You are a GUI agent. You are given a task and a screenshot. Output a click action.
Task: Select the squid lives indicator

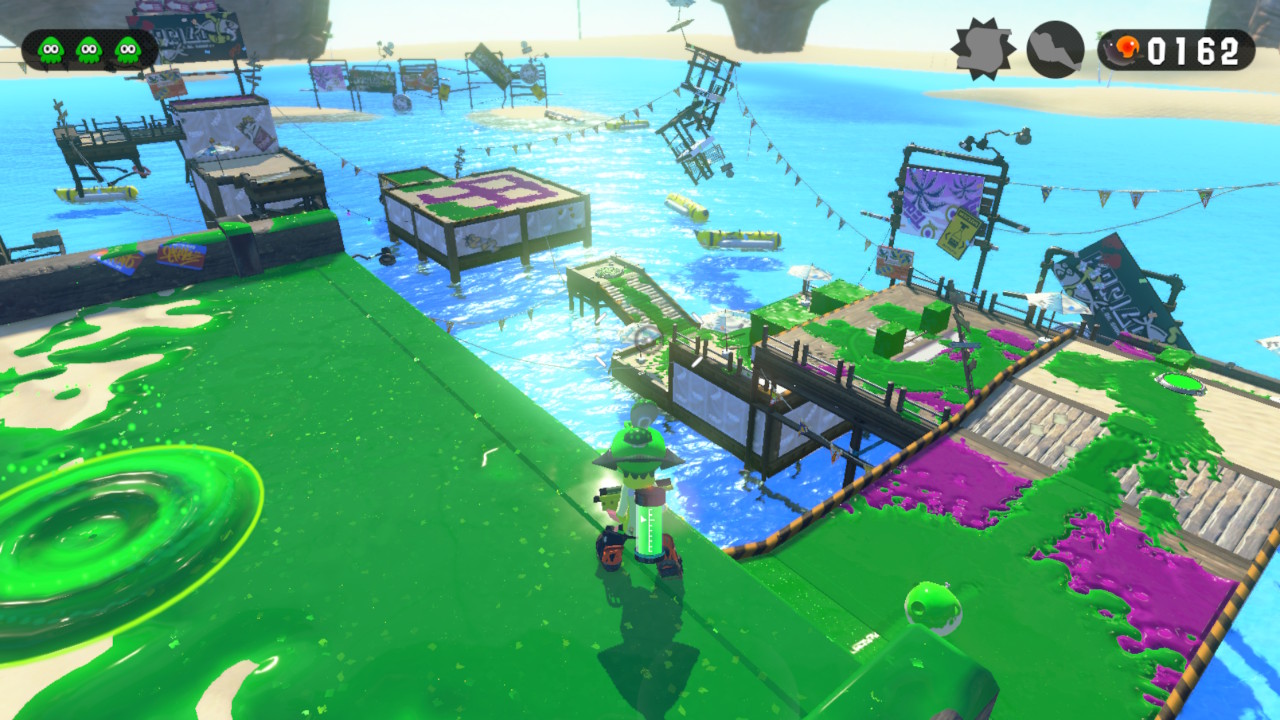point(89,49)
